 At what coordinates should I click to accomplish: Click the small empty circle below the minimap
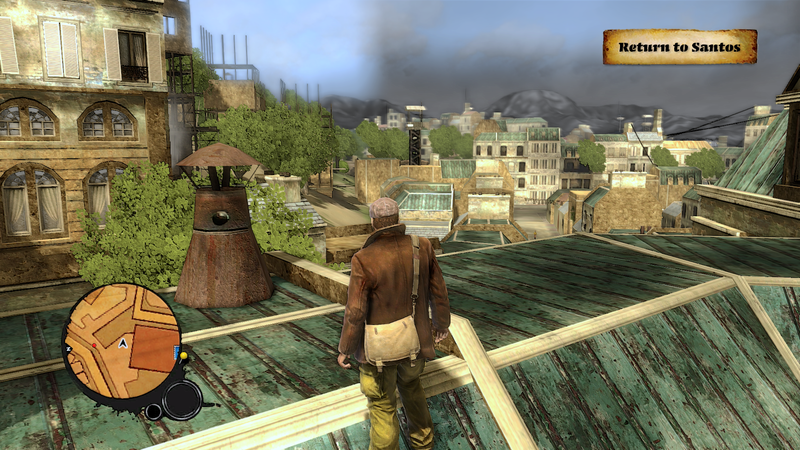pos(153,411)
